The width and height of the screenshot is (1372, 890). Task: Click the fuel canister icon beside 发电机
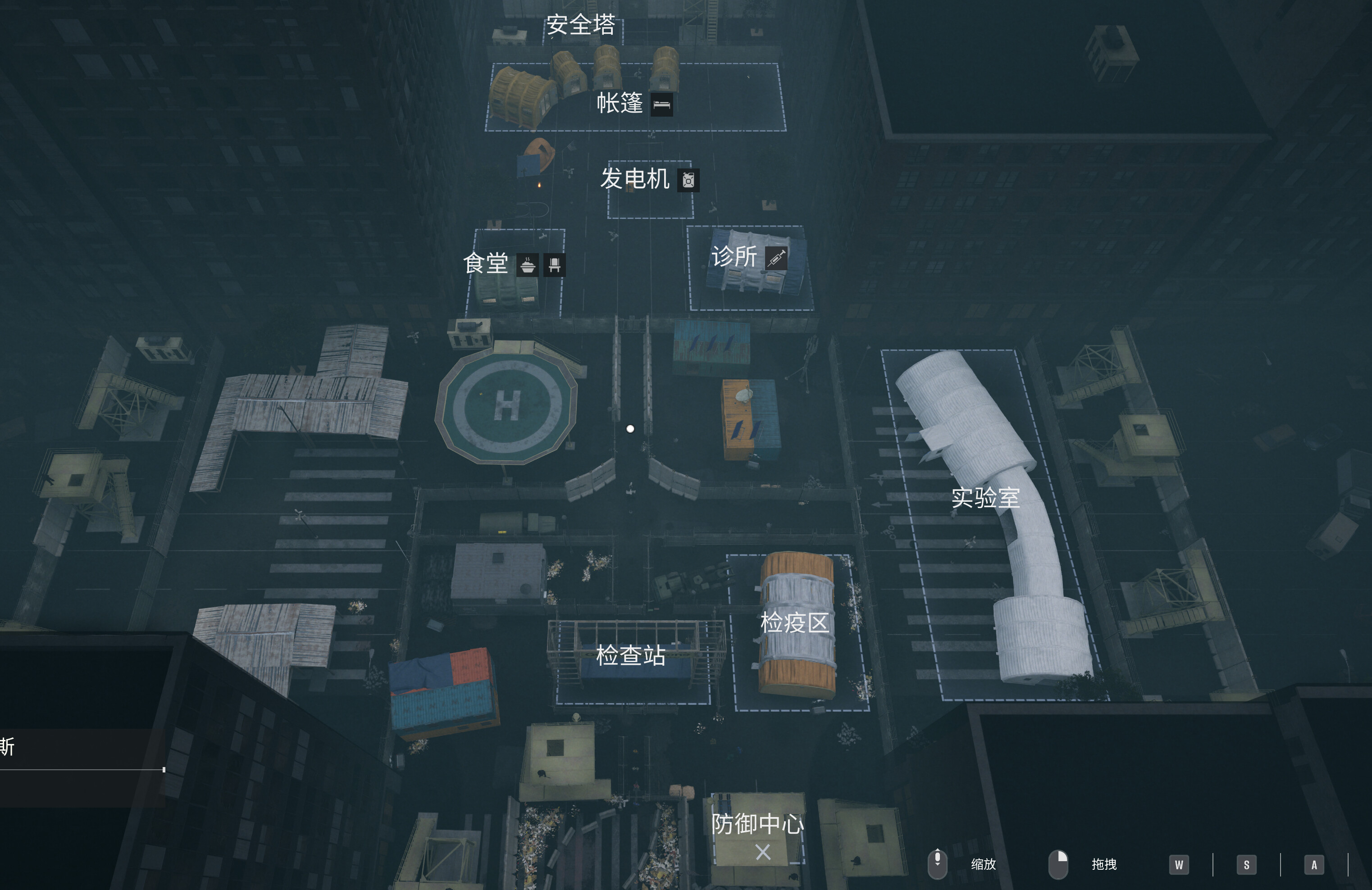click(688, 181)
